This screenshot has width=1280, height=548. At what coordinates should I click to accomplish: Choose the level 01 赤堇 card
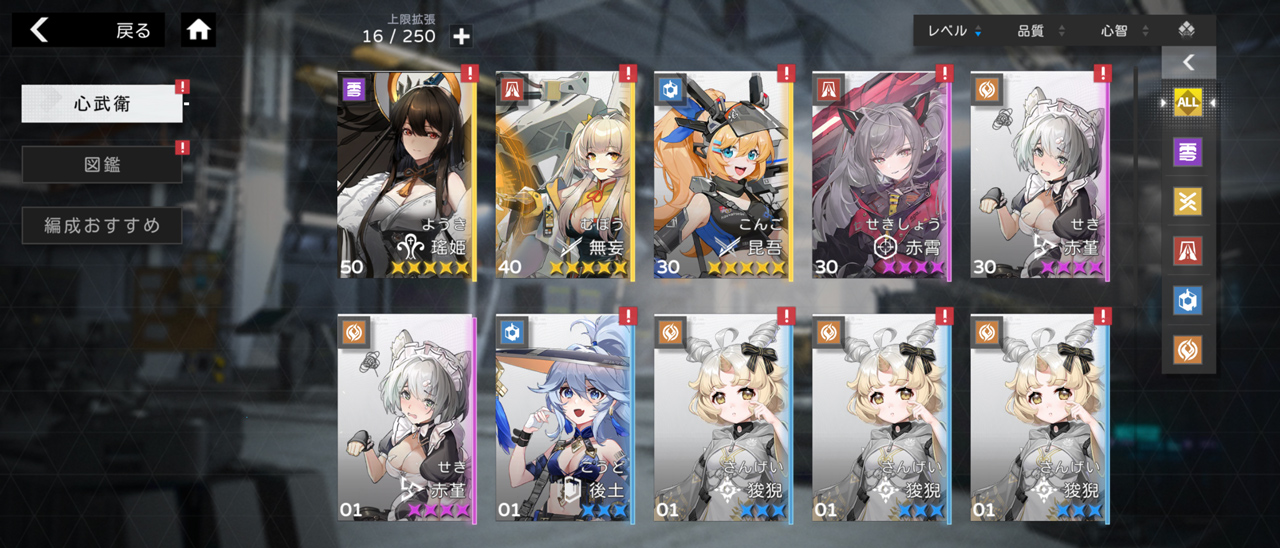coord(405,418)
